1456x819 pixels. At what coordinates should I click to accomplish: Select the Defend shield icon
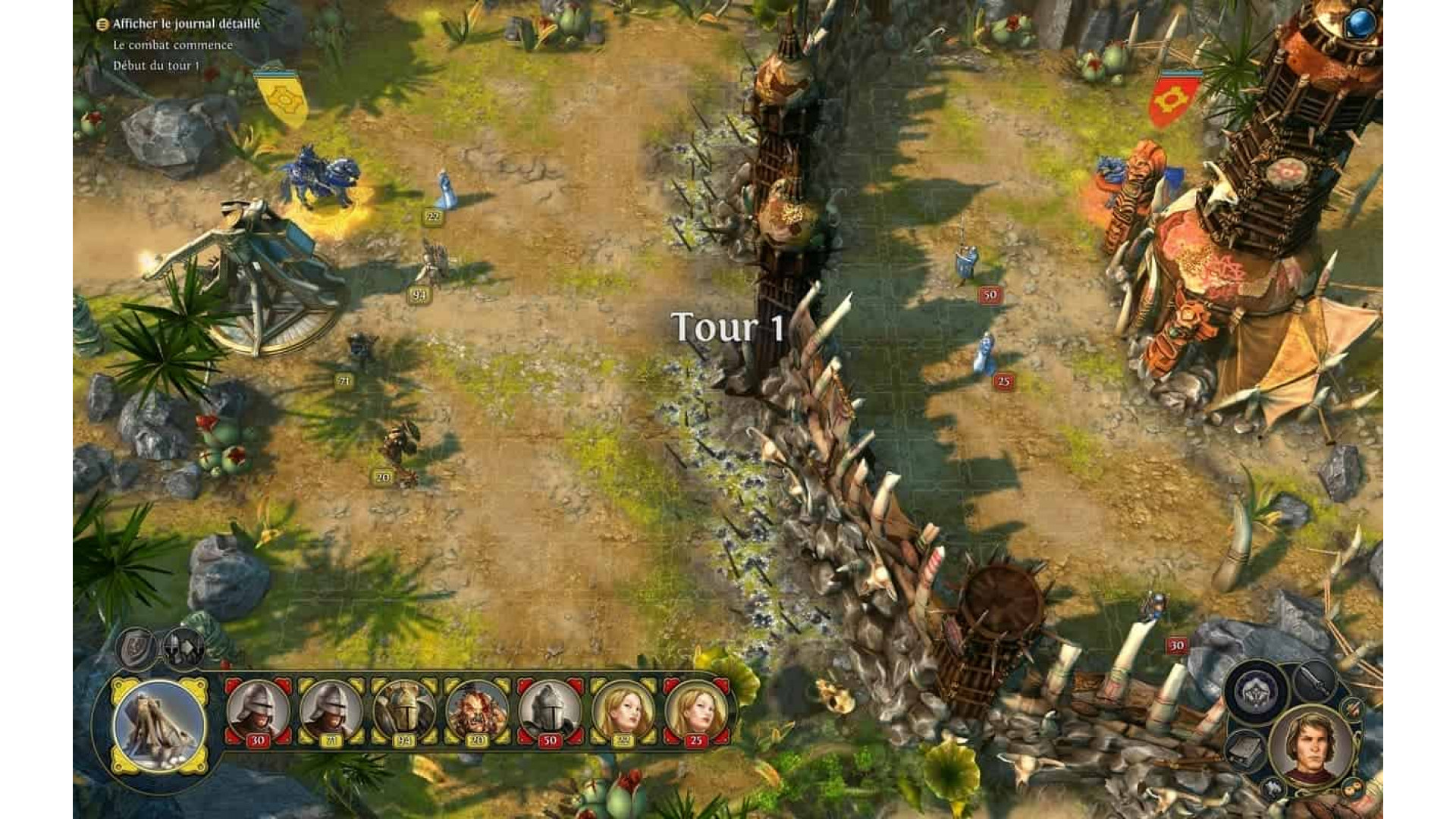pyautogui.click(x=134, y=647)
